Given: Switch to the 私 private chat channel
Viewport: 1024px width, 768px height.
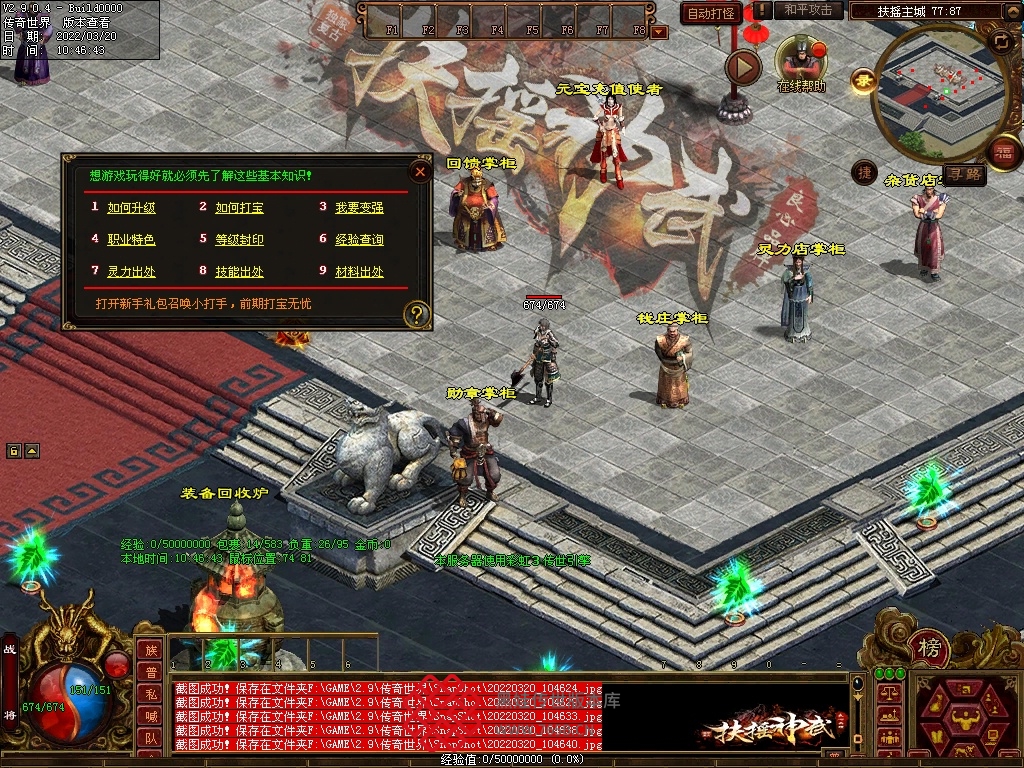Looking at the screenshot, I should (x=150, y=694).
